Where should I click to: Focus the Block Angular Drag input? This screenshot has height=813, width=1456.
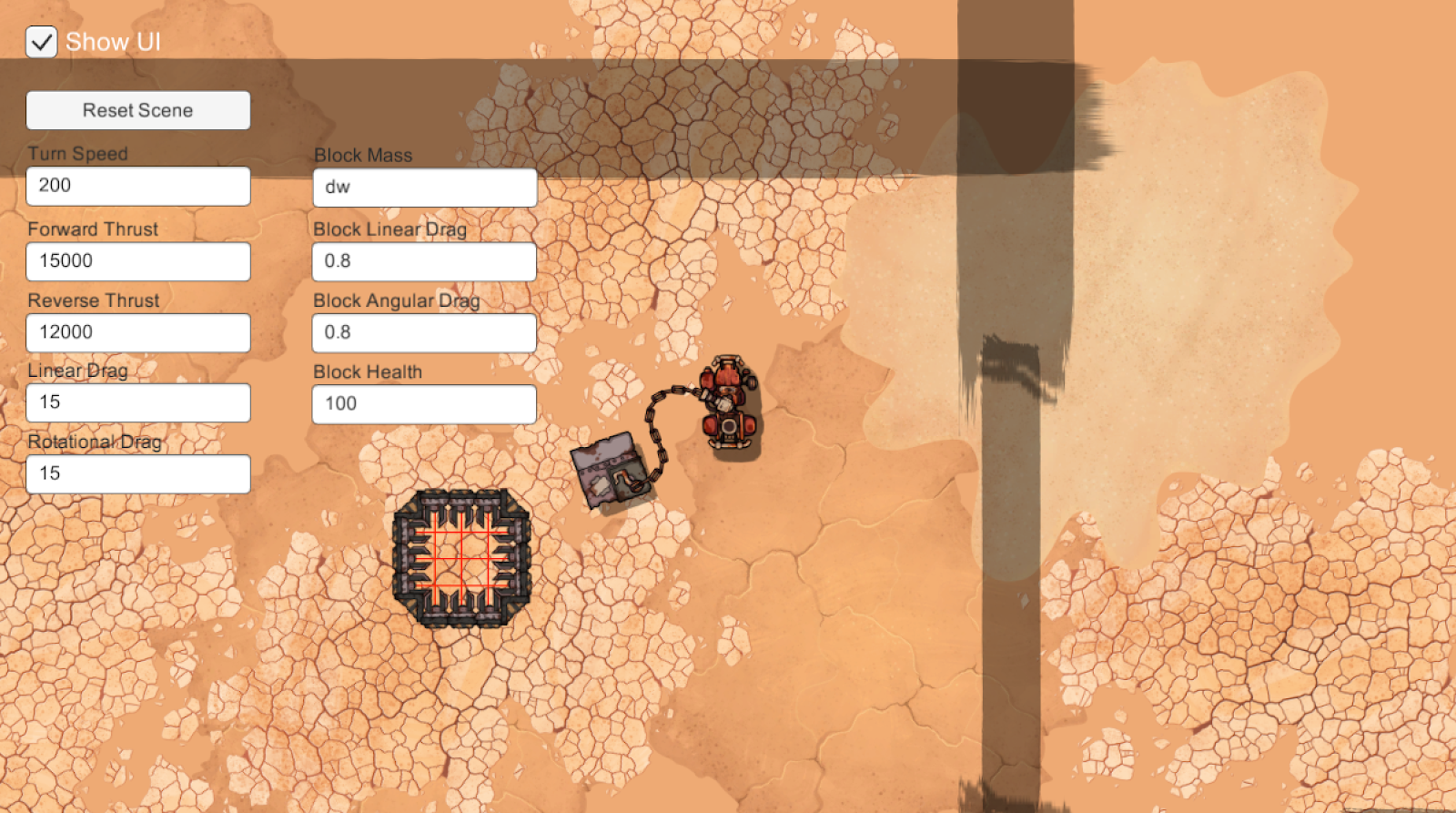424,332
